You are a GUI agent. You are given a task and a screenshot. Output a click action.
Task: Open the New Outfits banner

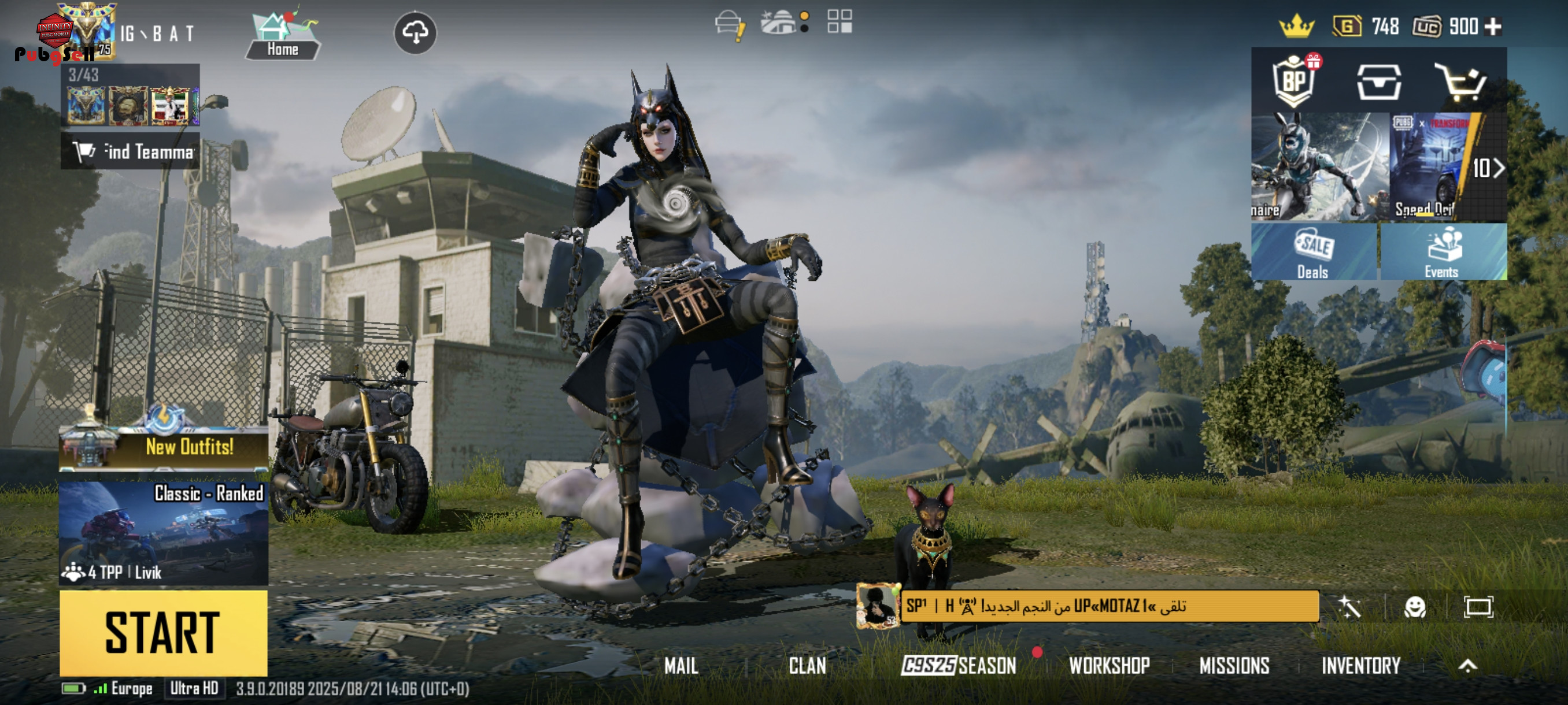163,447
